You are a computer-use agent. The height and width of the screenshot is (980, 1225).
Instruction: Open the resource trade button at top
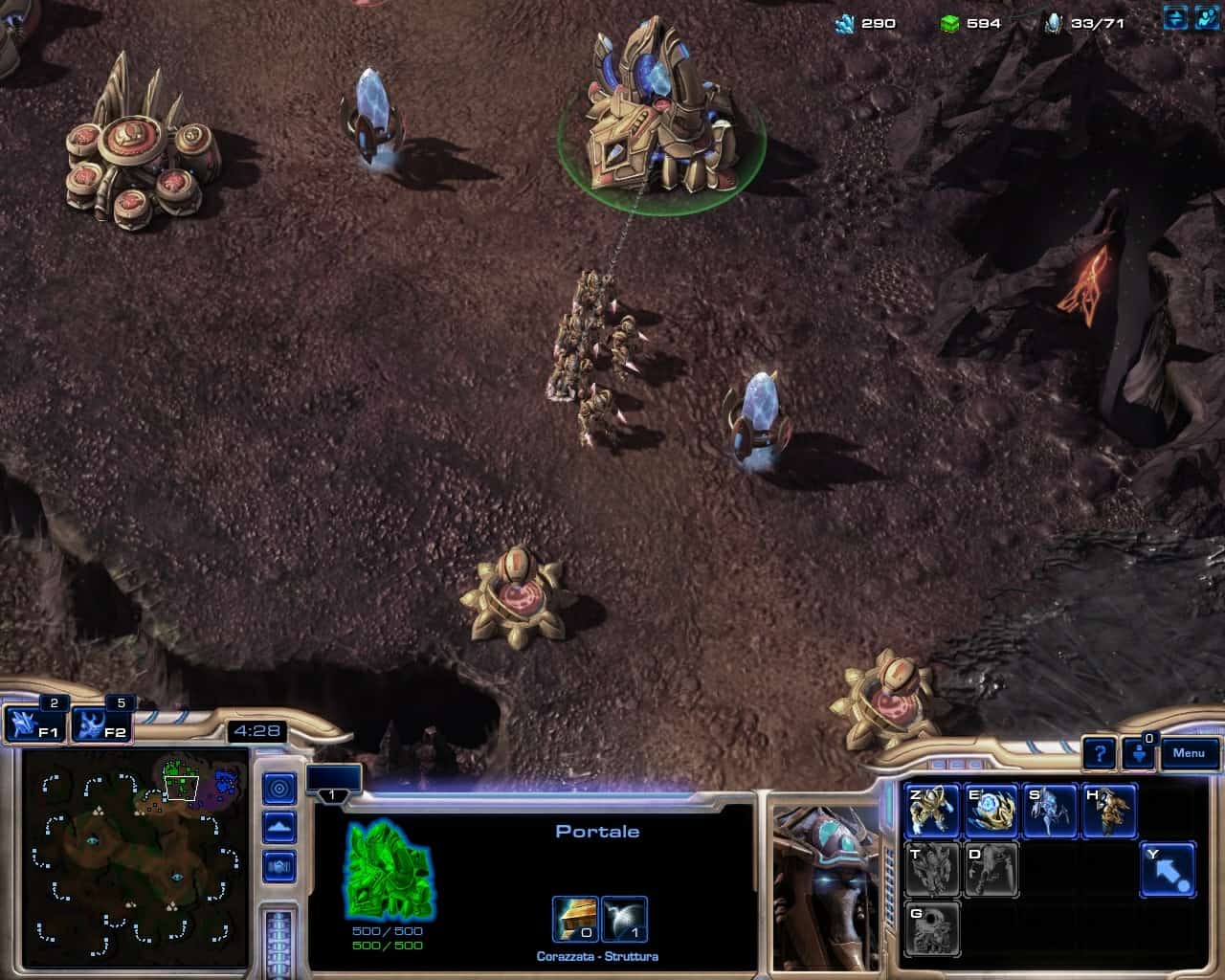(1176, 18)
